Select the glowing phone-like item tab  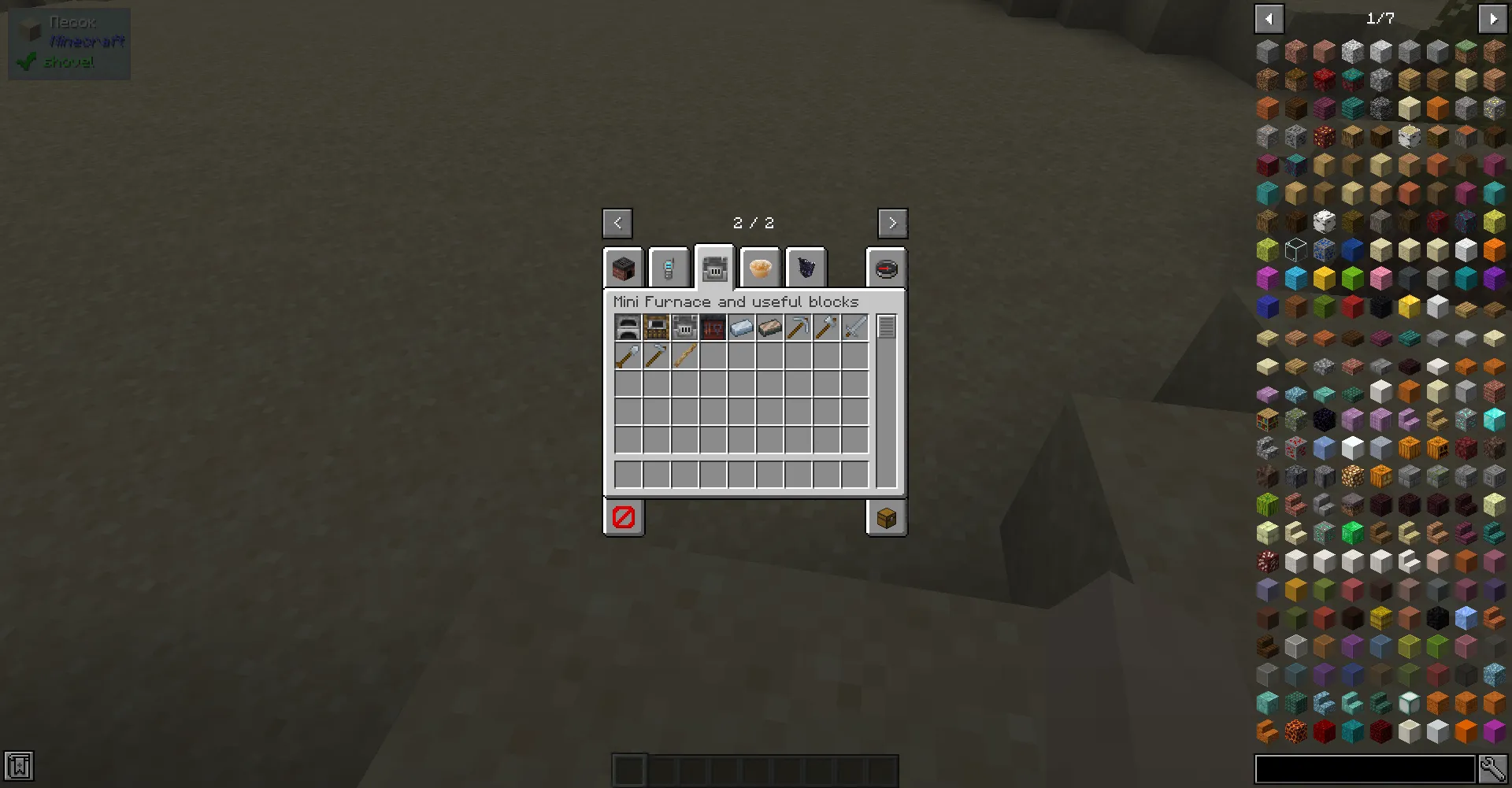click(669, 268)
